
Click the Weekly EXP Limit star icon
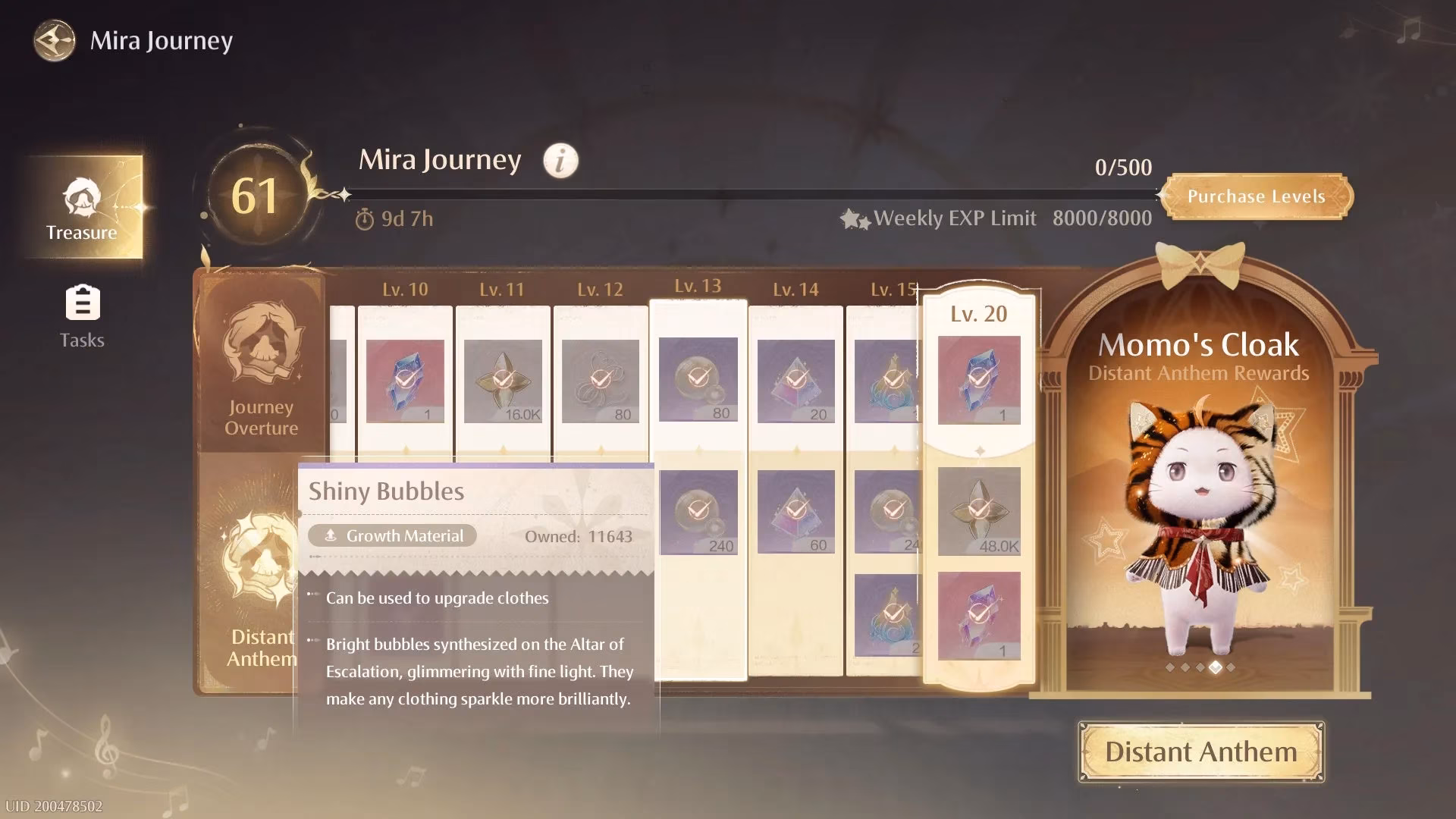tap(856, 218)
